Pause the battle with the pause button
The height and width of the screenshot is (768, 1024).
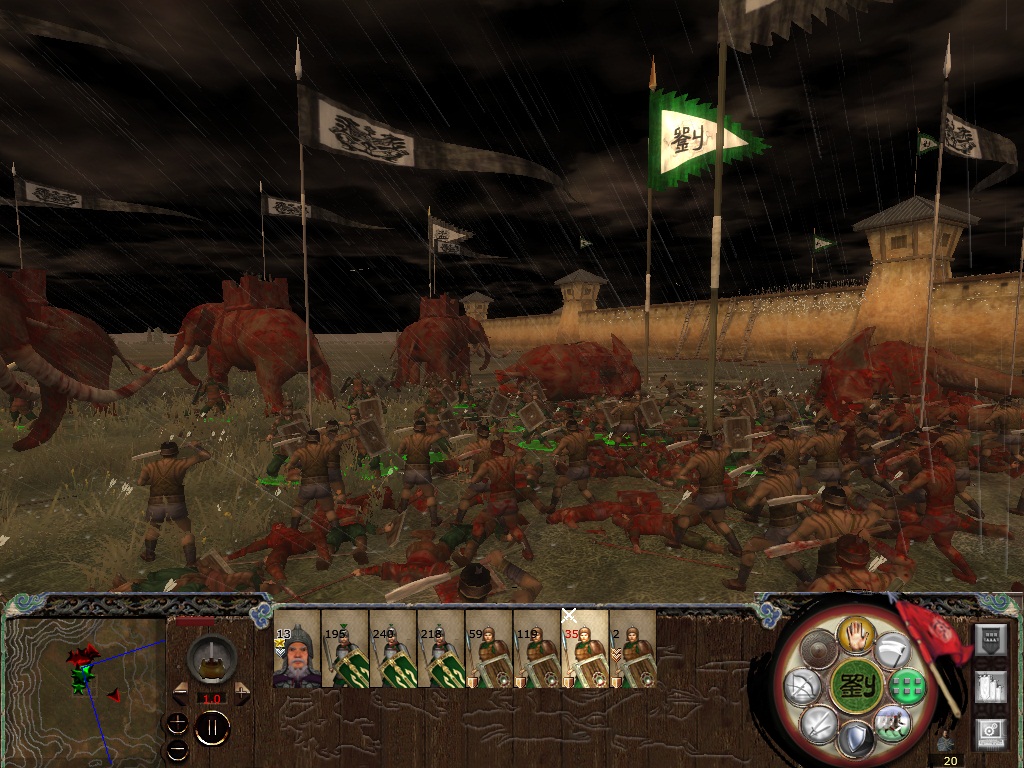211,727
